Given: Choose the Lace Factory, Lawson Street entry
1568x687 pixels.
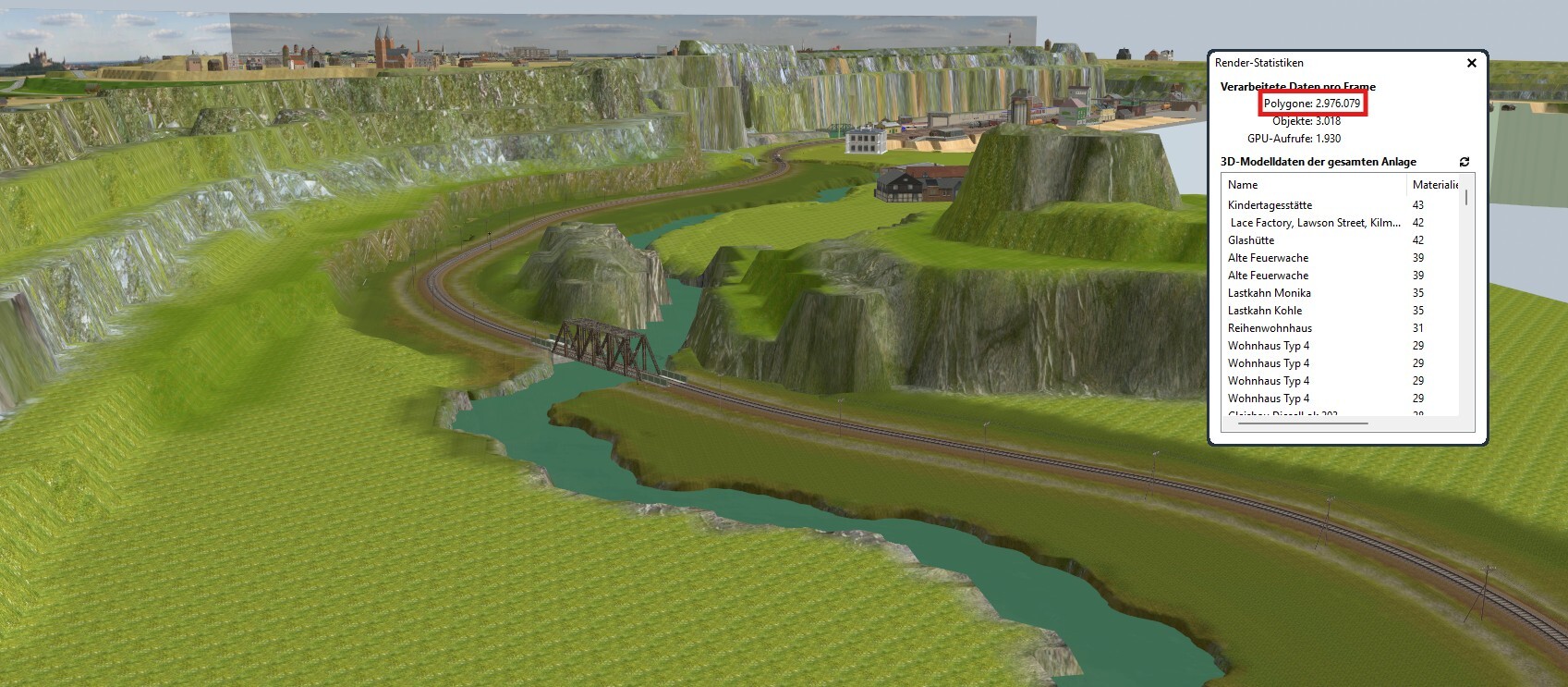Looking at the screenshot, I should 1315,223.
